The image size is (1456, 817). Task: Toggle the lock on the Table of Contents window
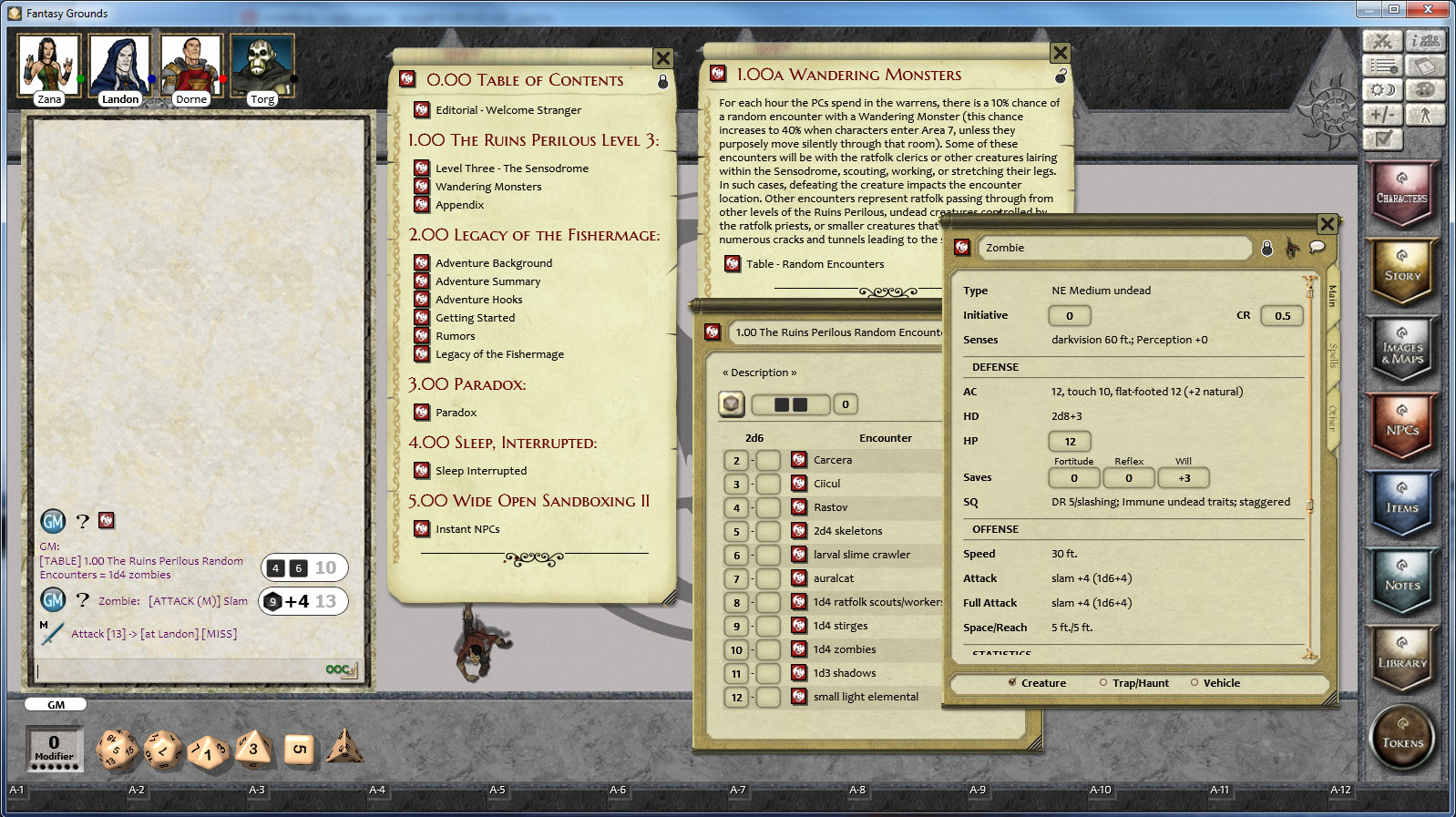[x=663, y=81]
